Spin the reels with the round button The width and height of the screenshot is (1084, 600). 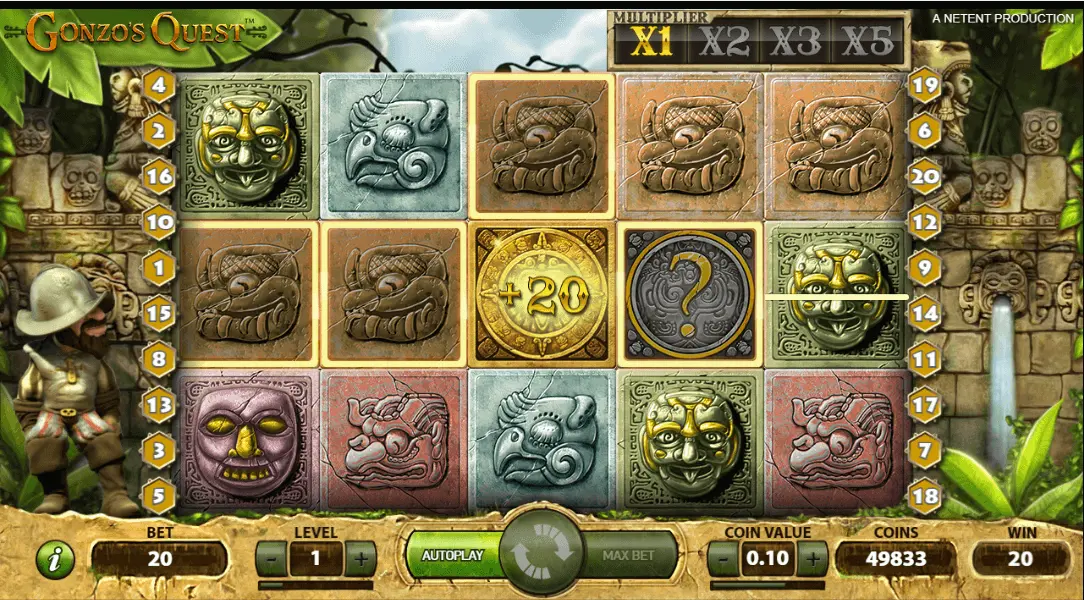point(541,552)
